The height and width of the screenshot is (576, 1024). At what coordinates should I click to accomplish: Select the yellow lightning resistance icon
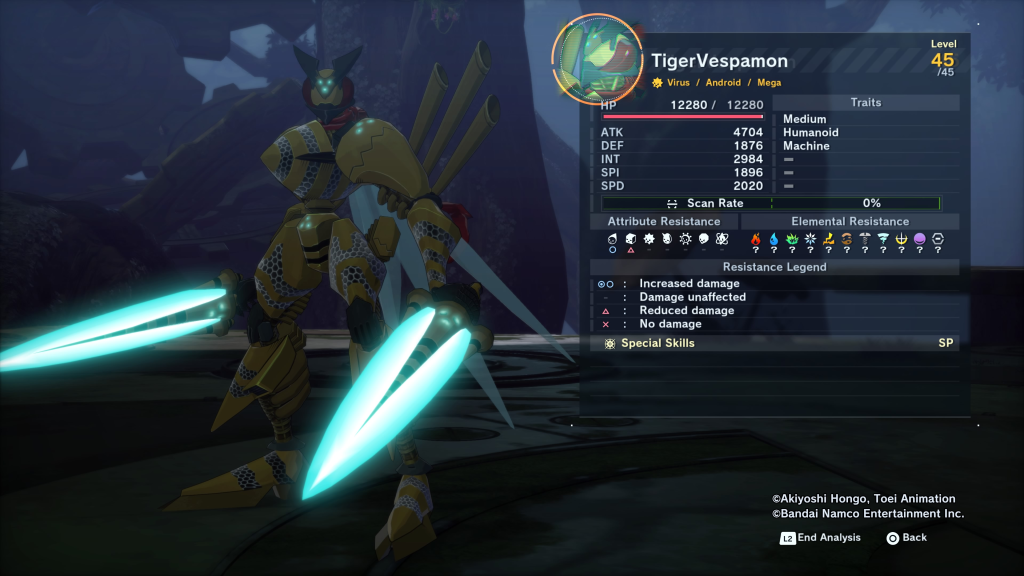(x=828, y=239)
